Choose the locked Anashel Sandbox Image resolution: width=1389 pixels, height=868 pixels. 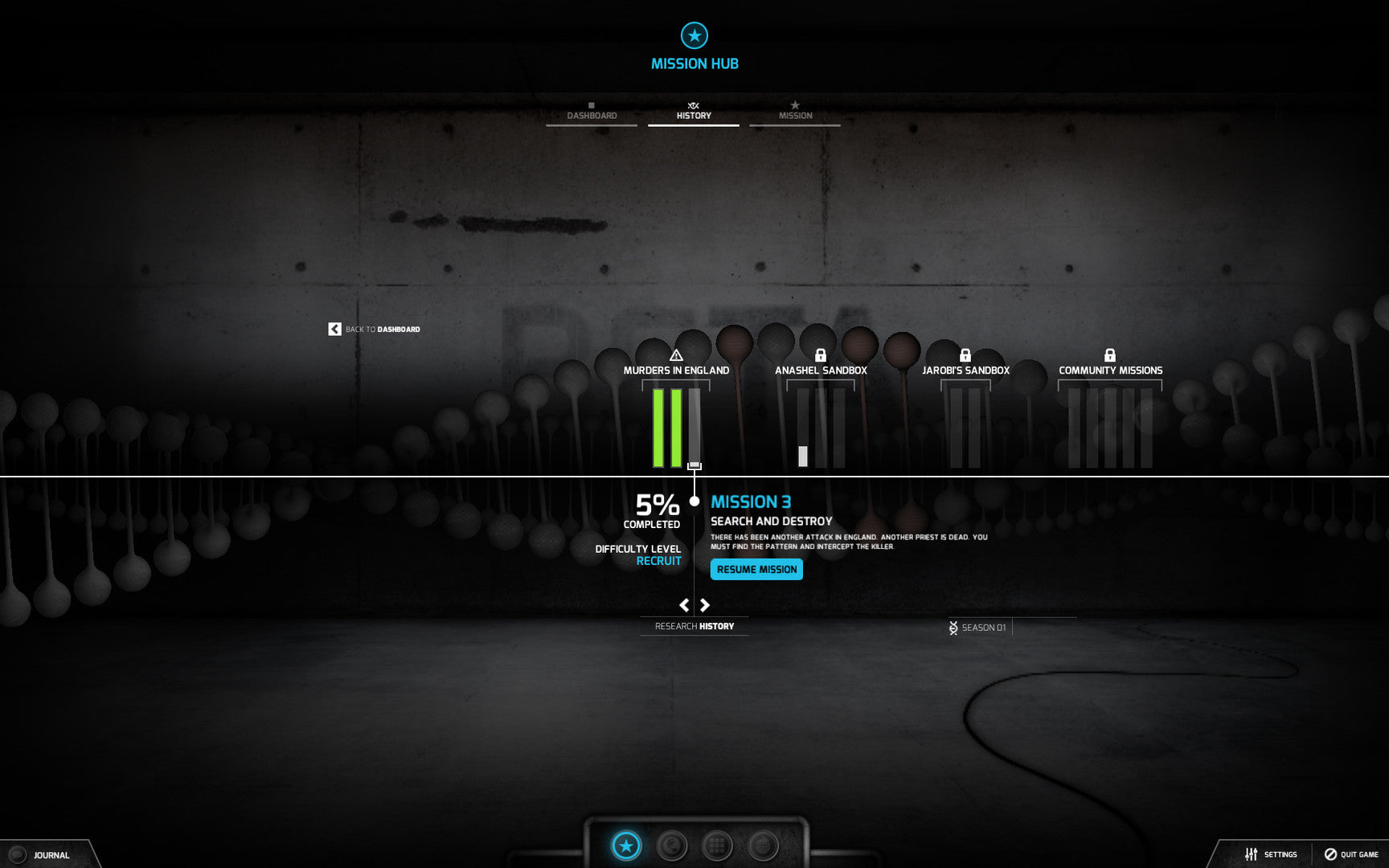[x=821, y=370]
